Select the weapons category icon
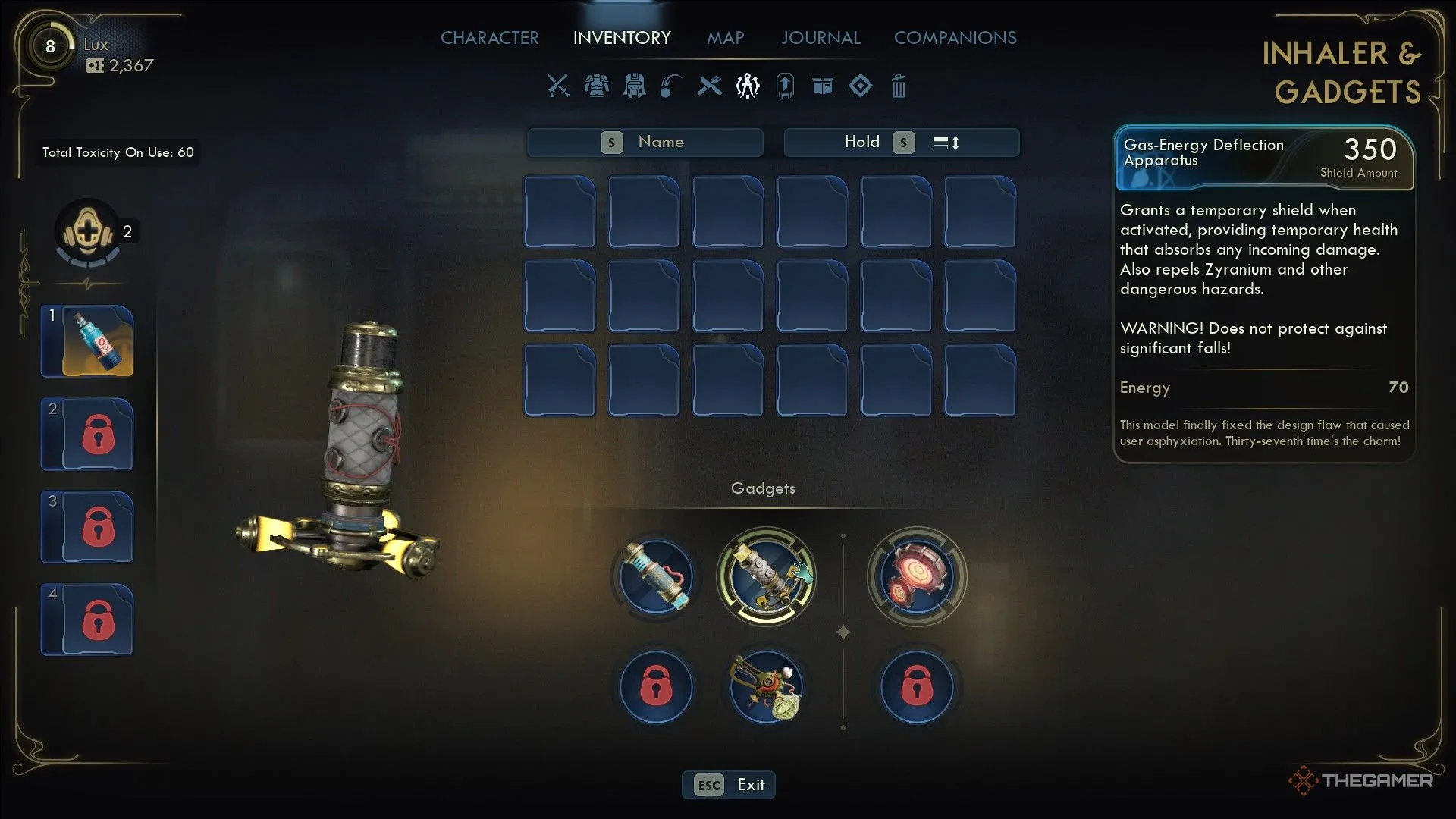This screenshot has height=819, width=1456. pyautogui.click(x=557, y=86)
